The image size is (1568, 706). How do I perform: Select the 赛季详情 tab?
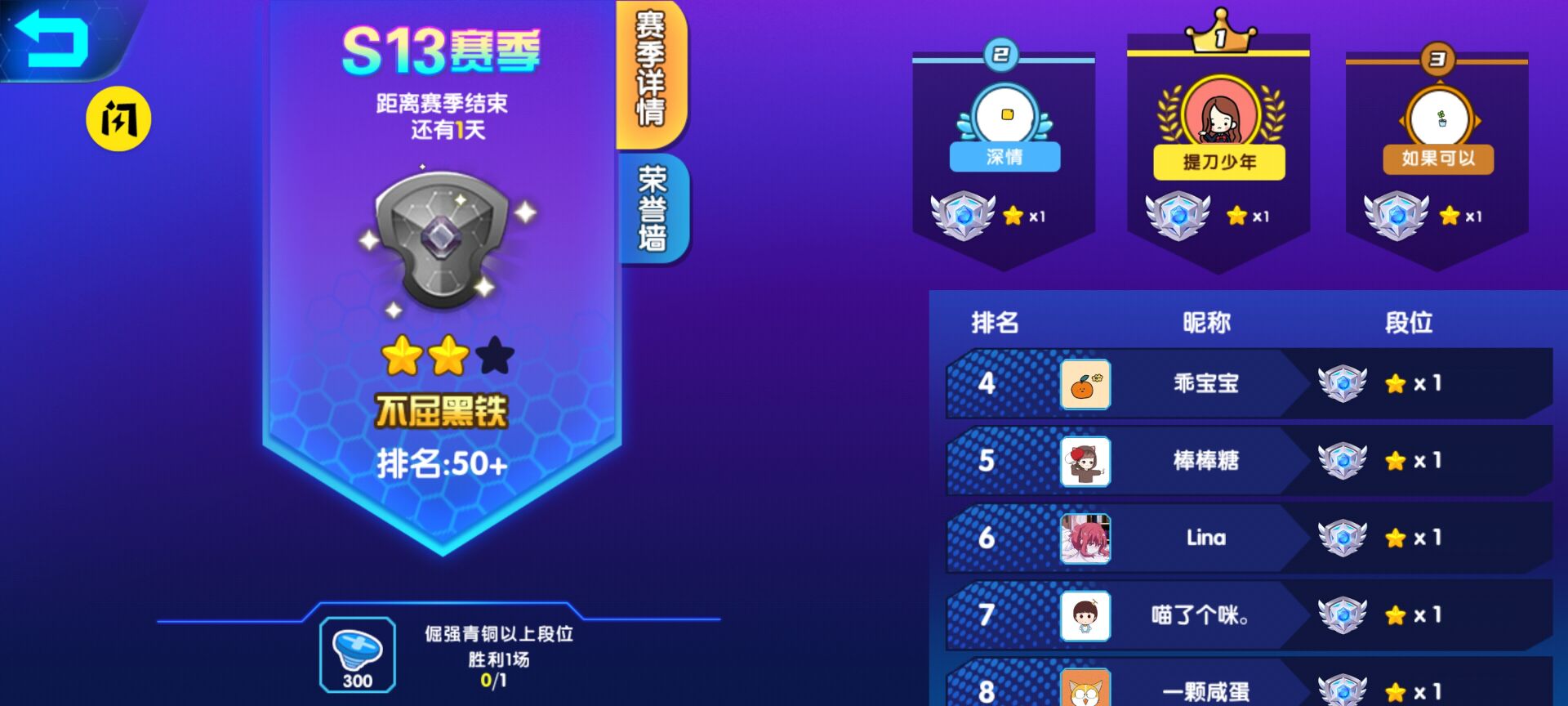[x=653, y=74]
